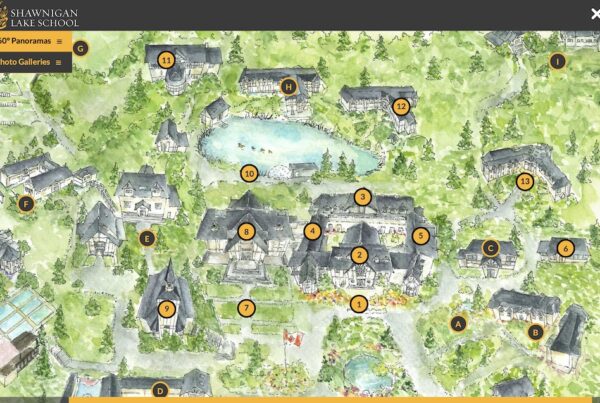Click map marker H
This screenshot has height=403, width=600.
pyautogui.click(x=289, y=86)
